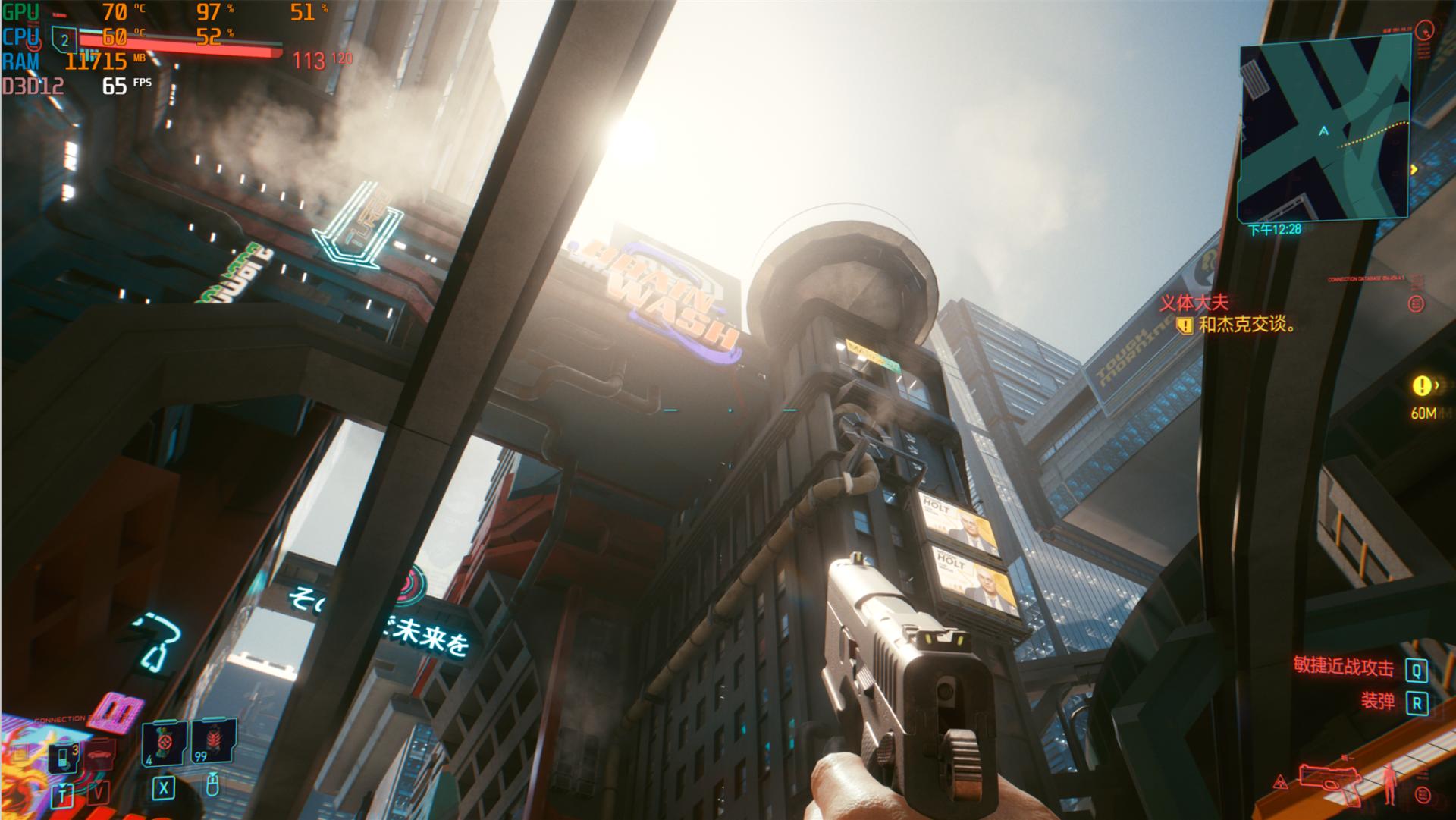Use the inhaler consumable slot
This screenshot has width=1456, height=820.
tap(164, 744)
